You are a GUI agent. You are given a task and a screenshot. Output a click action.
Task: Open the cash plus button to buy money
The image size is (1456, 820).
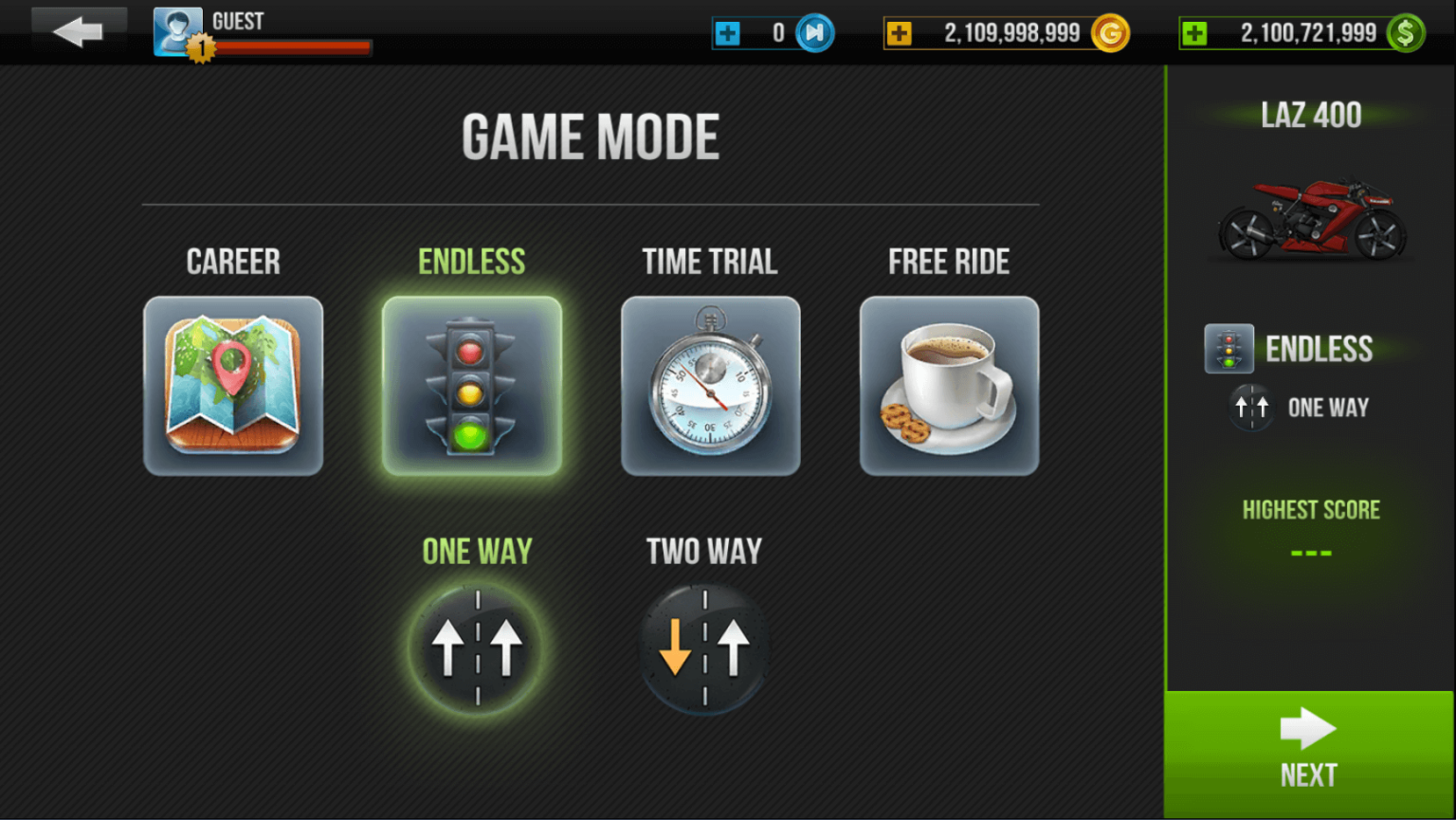pos(1196,32)
